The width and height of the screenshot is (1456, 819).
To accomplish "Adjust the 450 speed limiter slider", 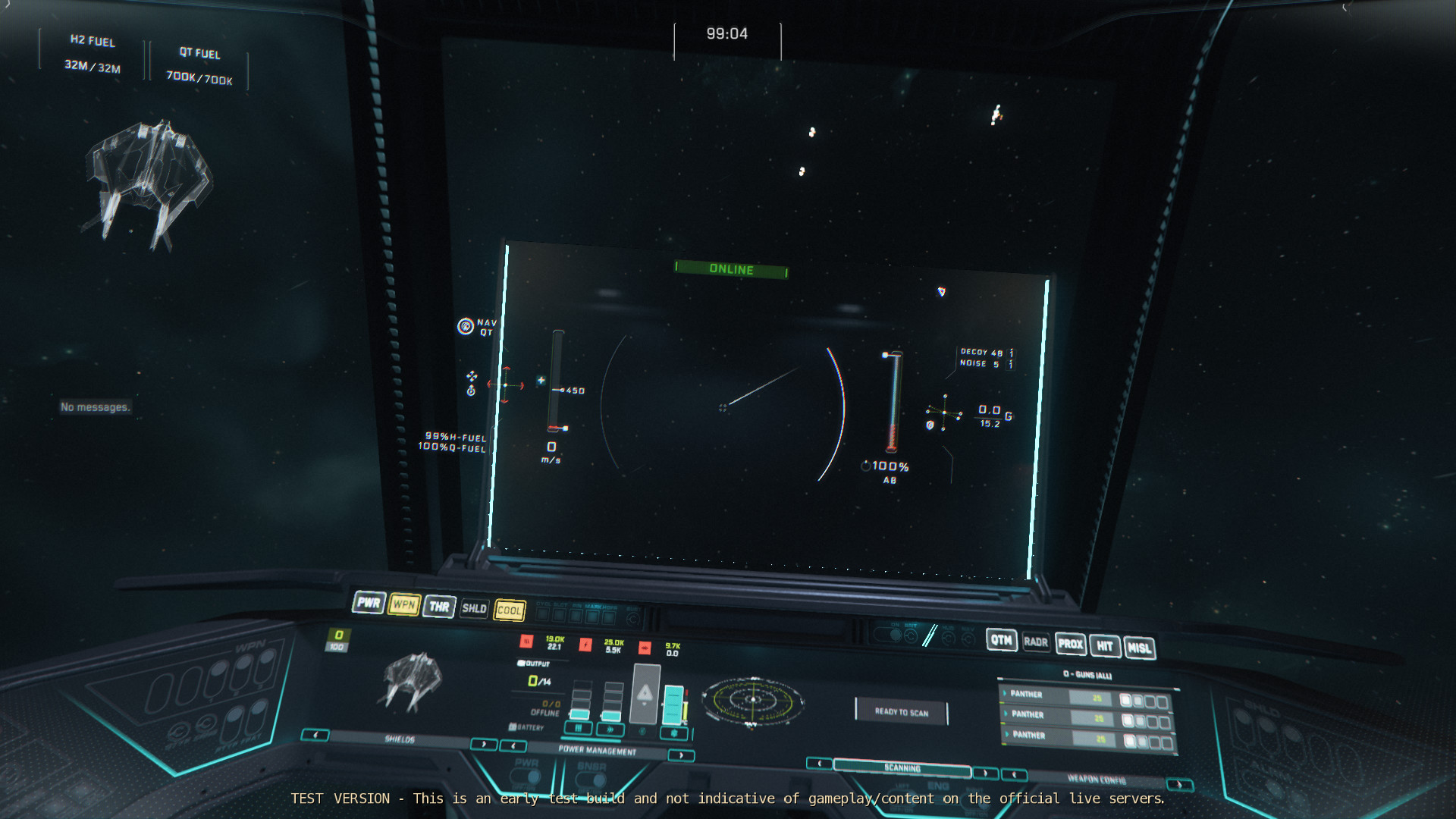I will [561, 389].
